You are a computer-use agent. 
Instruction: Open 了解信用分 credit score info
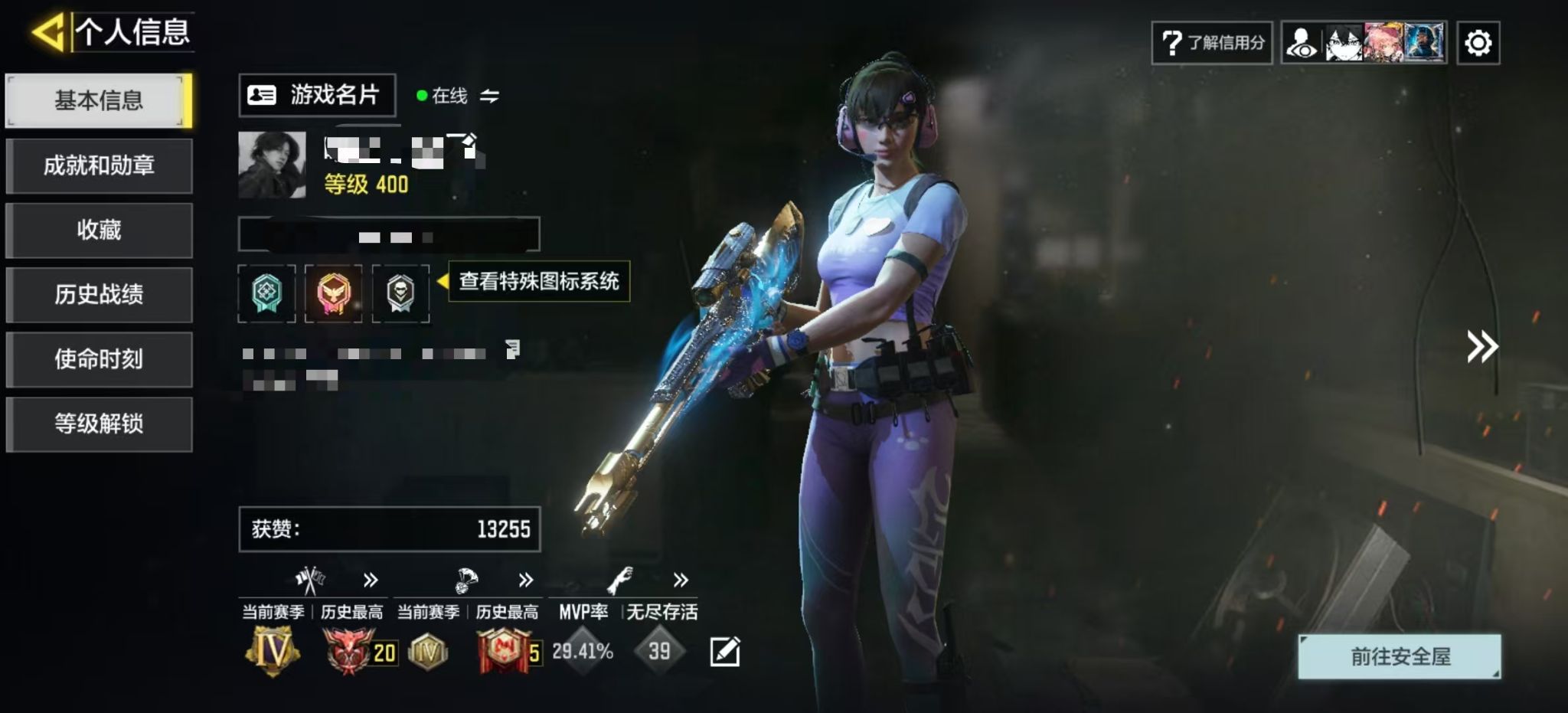tap(1212, 43)
